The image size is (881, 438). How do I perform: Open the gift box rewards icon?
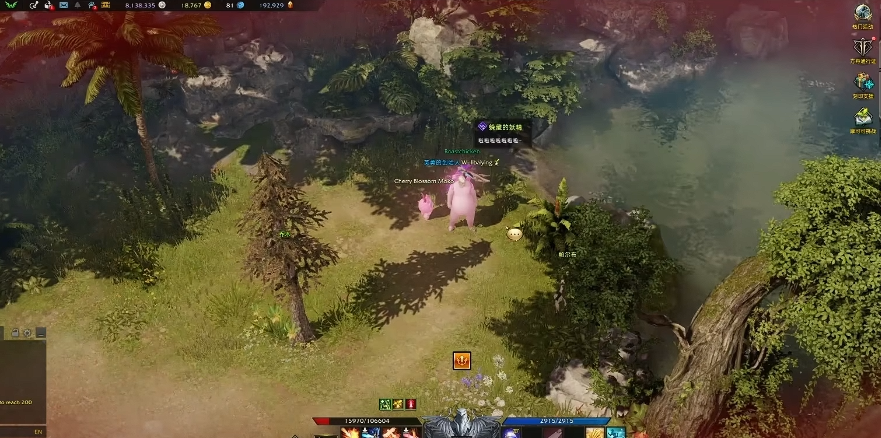862,82
